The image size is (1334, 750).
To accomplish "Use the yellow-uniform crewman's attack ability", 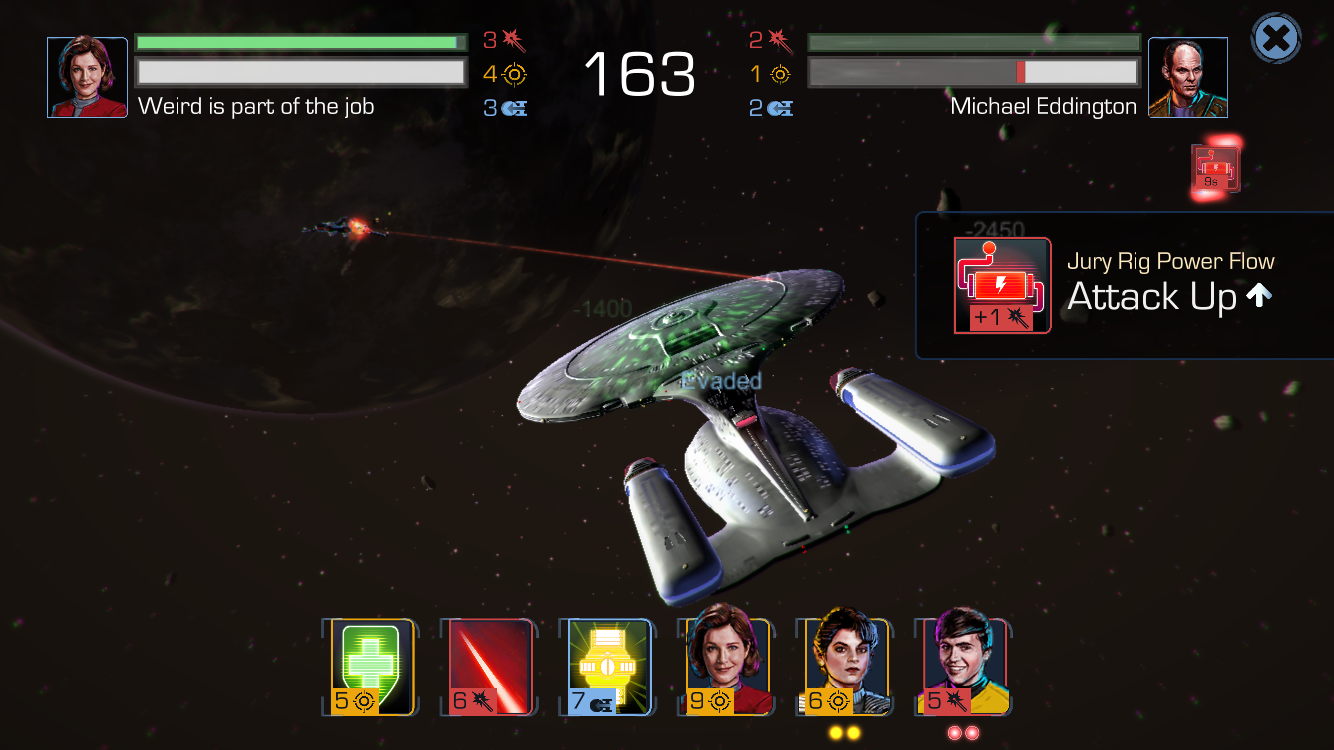I will click(963, 665).
